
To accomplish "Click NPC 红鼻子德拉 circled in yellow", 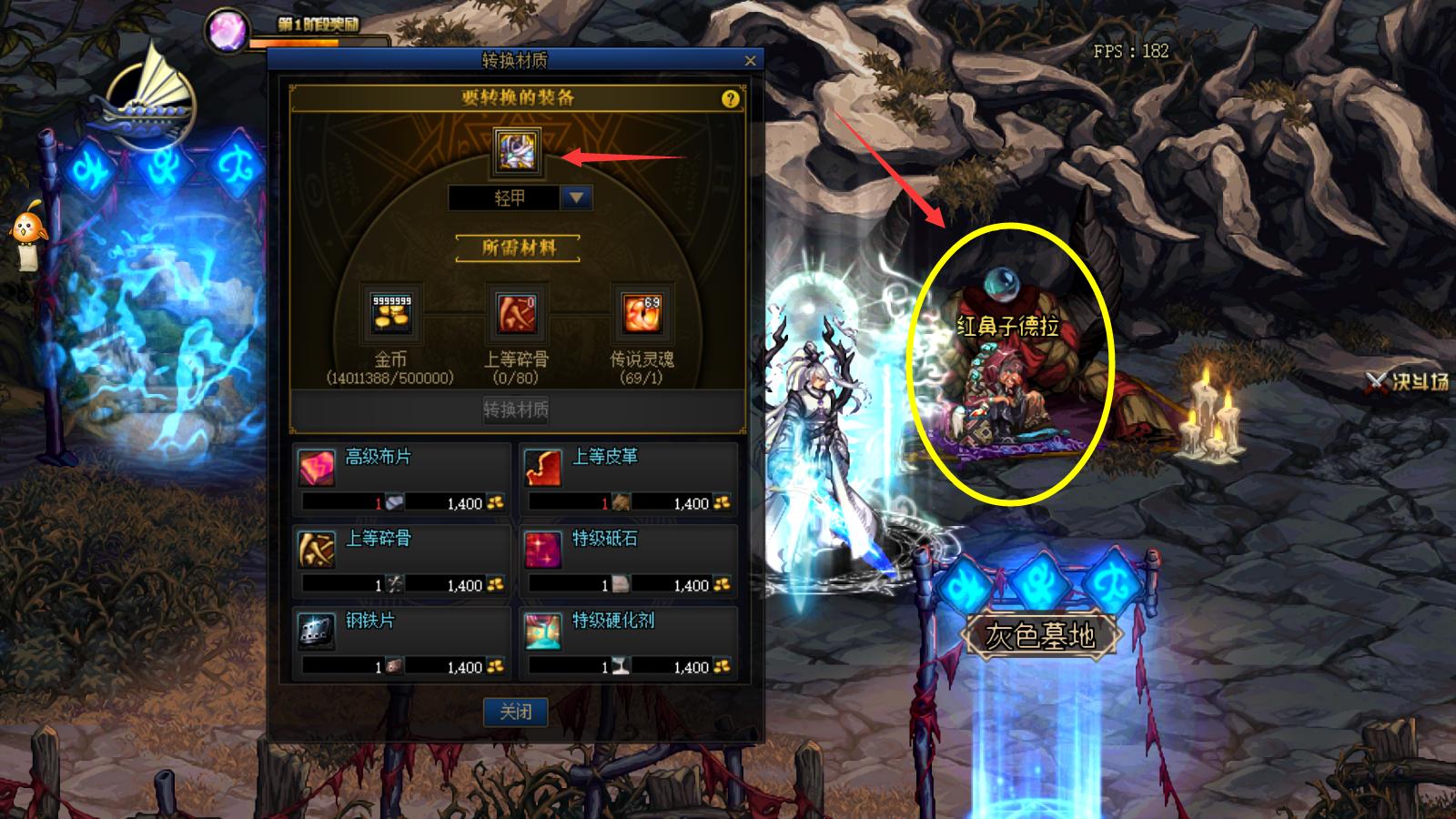I will (x=1013, y=382).
